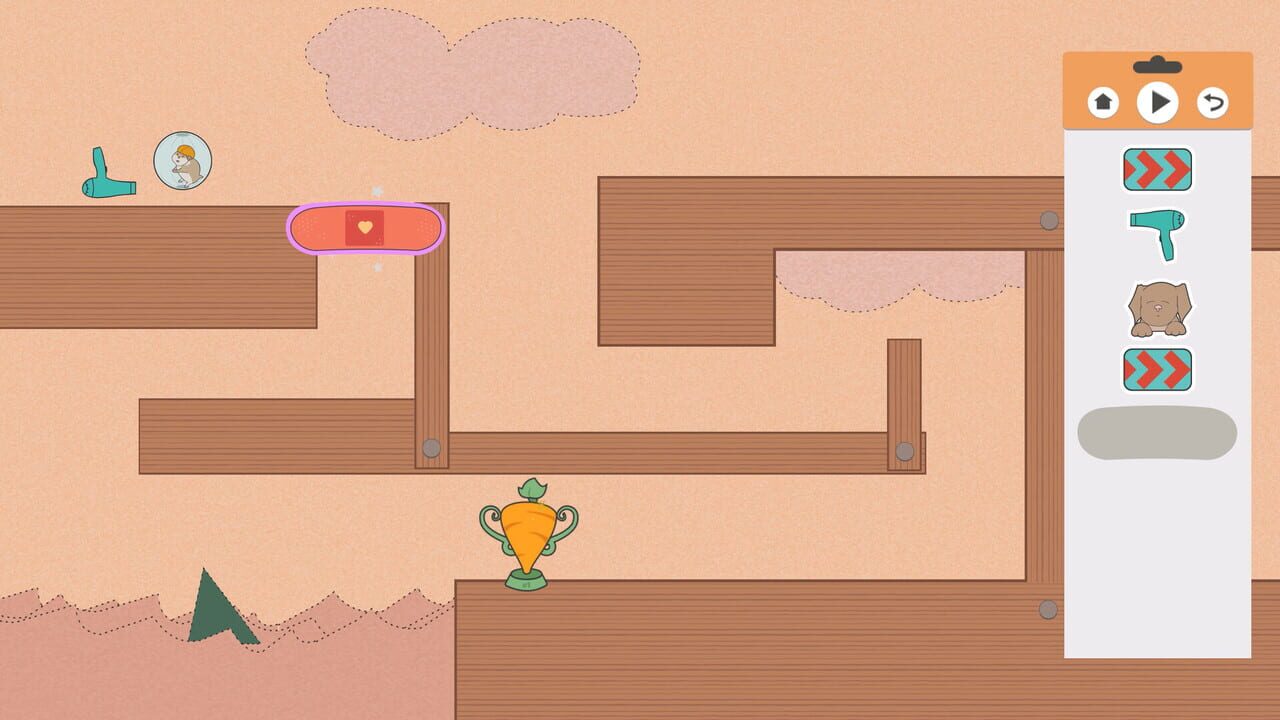Click the Home button in the sidebar

[1102, 103]
